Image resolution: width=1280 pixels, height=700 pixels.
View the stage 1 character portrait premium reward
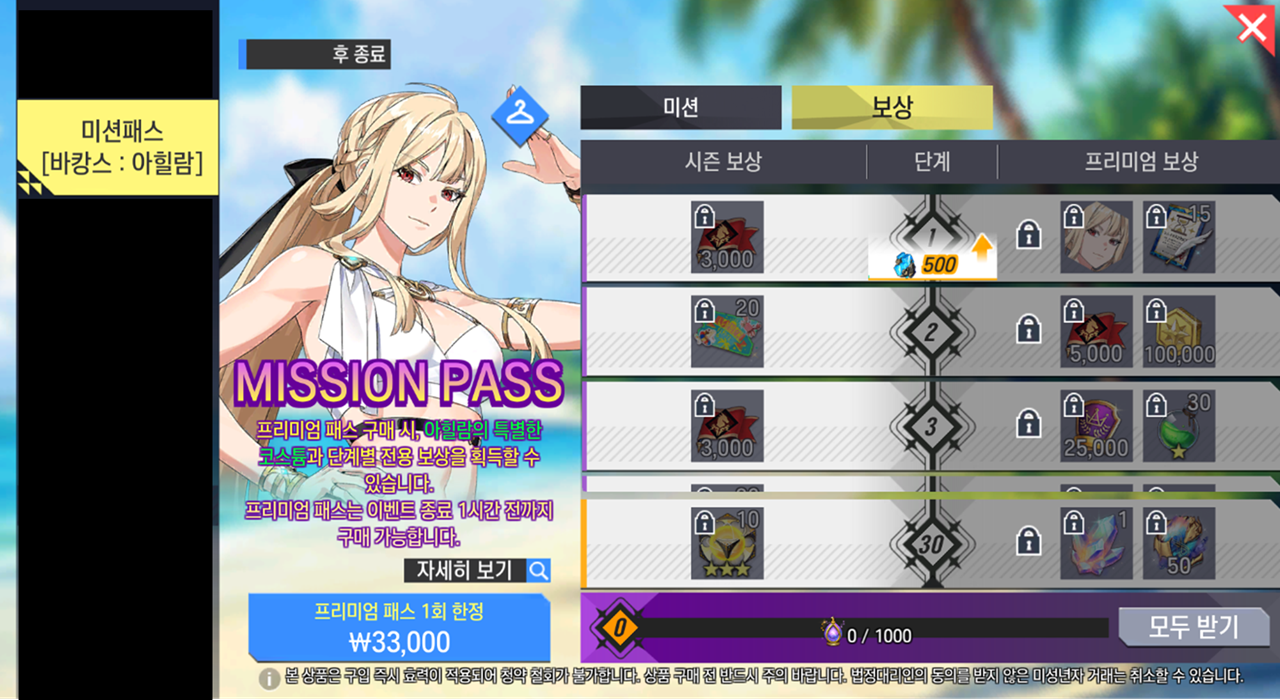coord(1097,238)
